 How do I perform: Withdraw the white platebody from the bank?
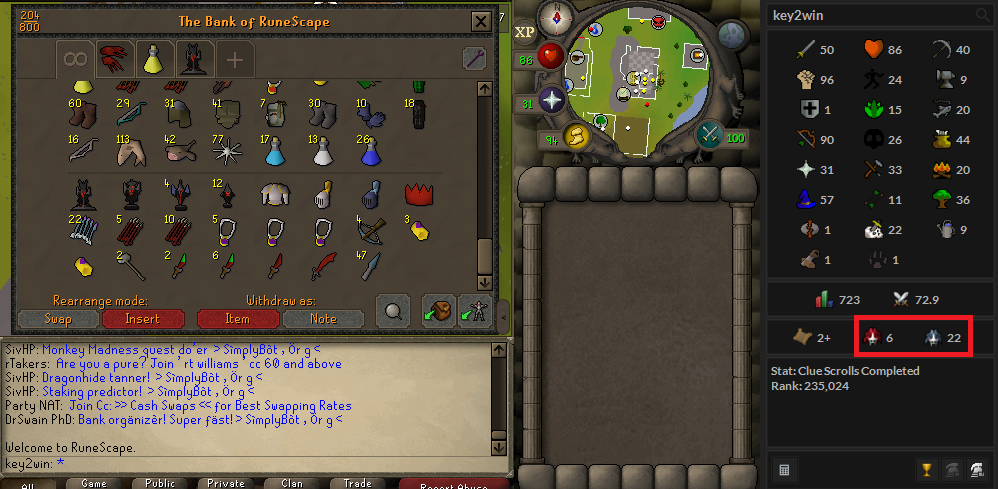pyautogui.click(x=276, y=193)
